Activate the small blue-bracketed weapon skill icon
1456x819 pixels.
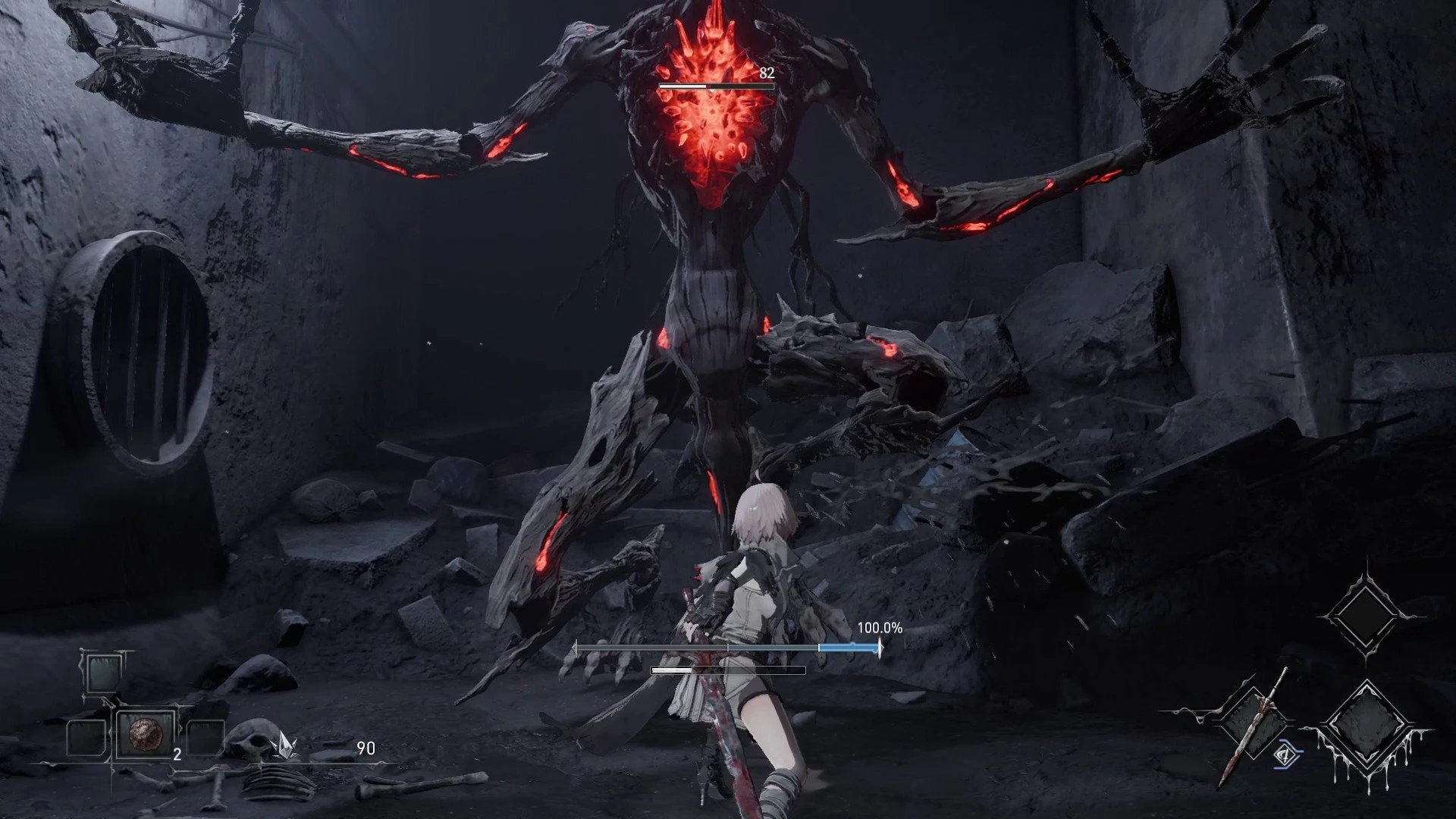point(1287,754)
